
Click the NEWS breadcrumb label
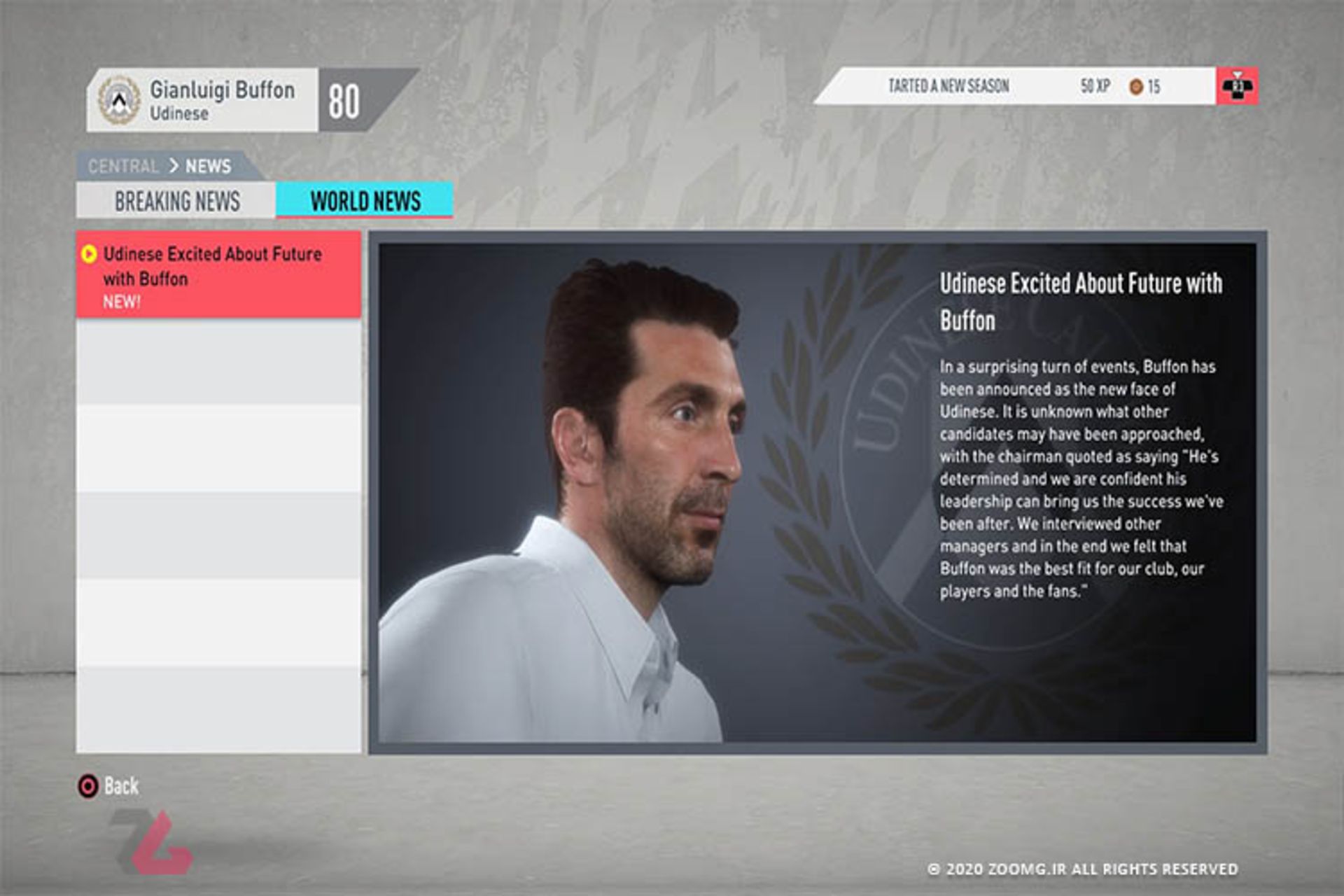(x=209, y=167)
